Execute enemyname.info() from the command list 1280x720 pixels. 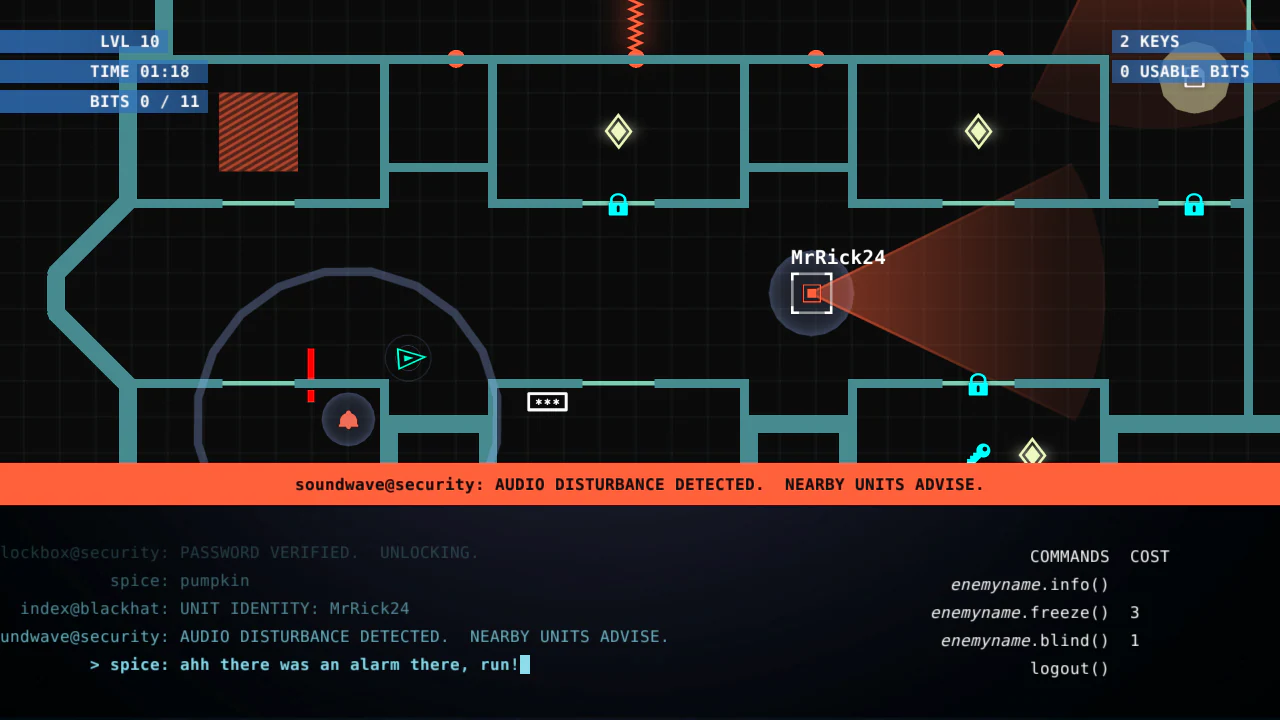pyautogui.click(x=1029, y=584)
